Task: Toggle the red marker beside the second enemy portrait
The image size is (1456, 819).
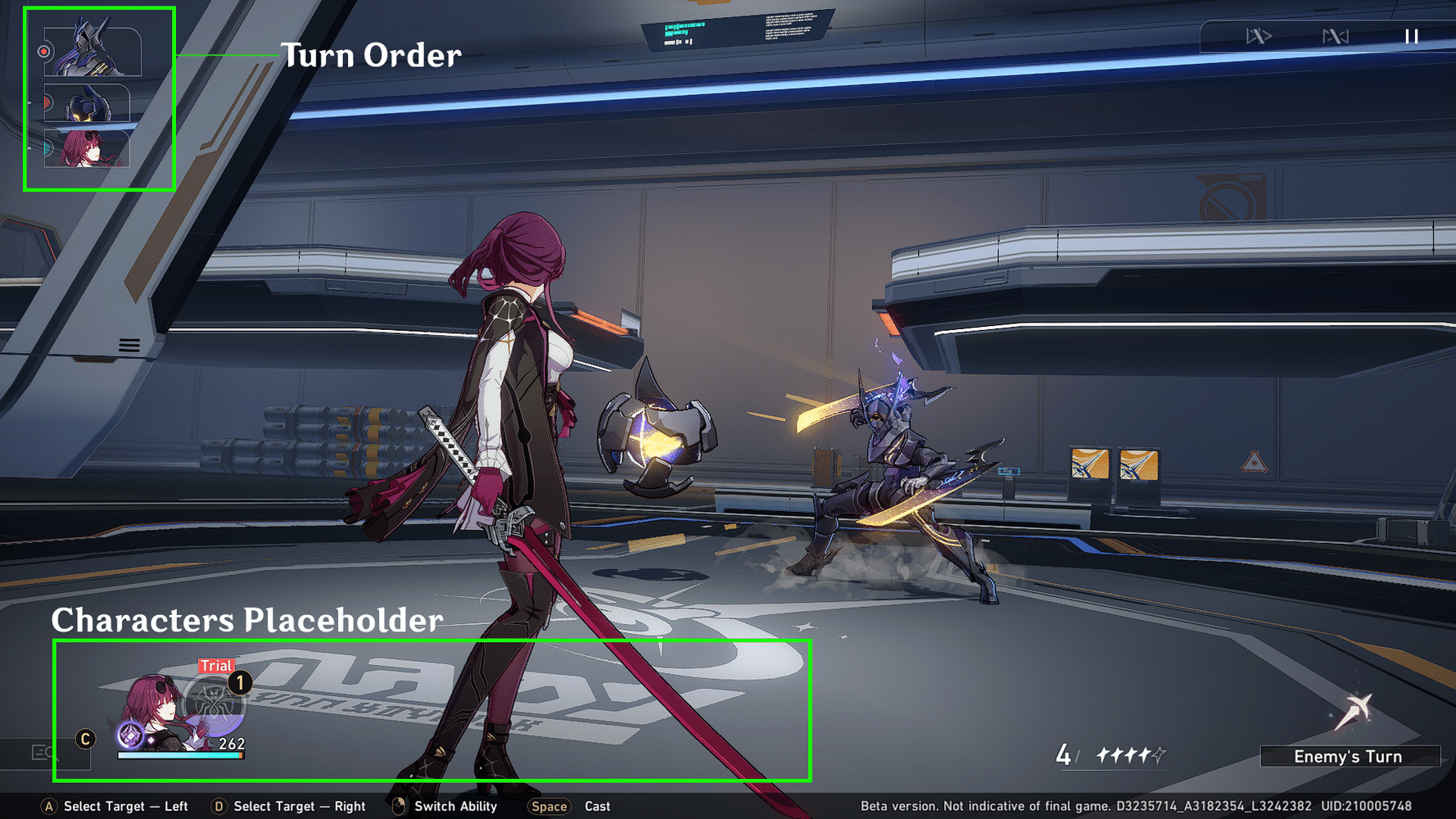Action: pos(47,104)
